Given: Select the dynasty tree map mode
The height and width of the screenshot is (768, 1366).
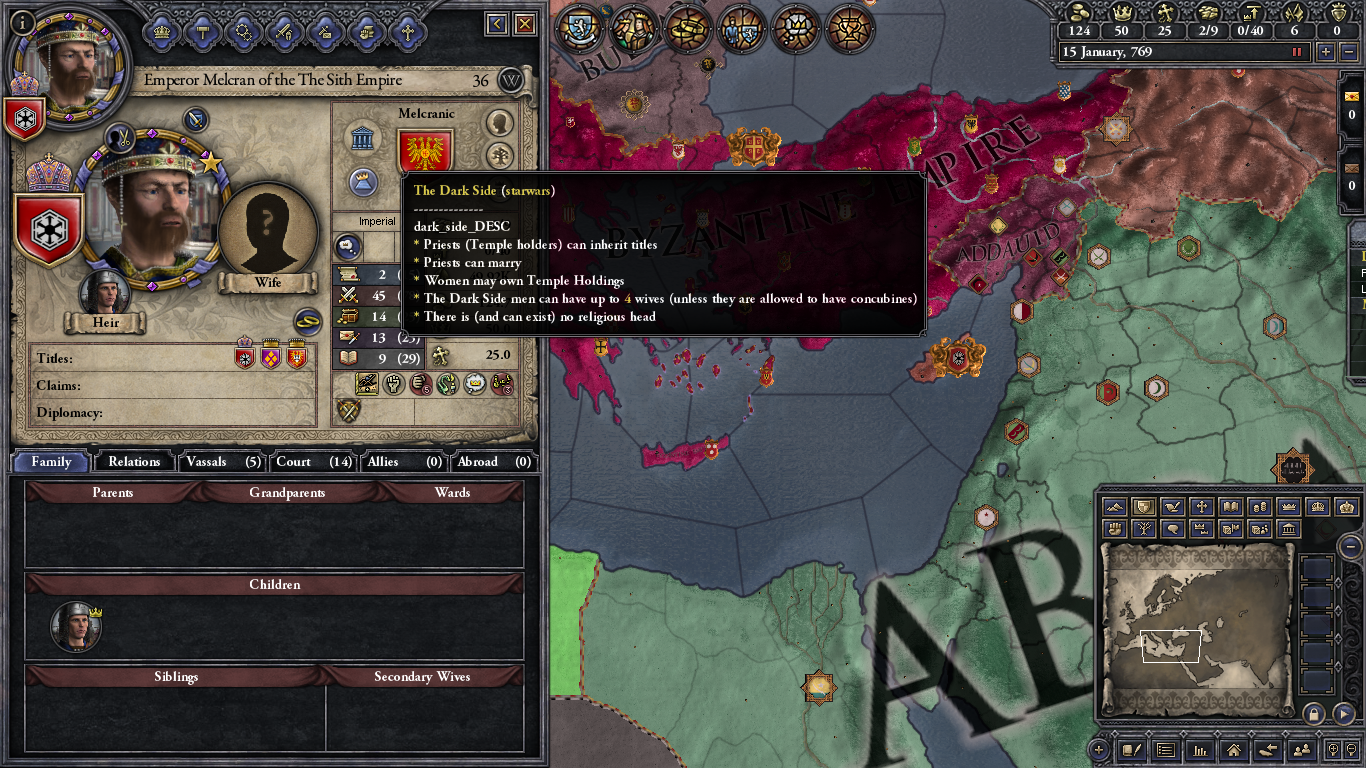Looking at the screenshot, I should point(1143,527).
